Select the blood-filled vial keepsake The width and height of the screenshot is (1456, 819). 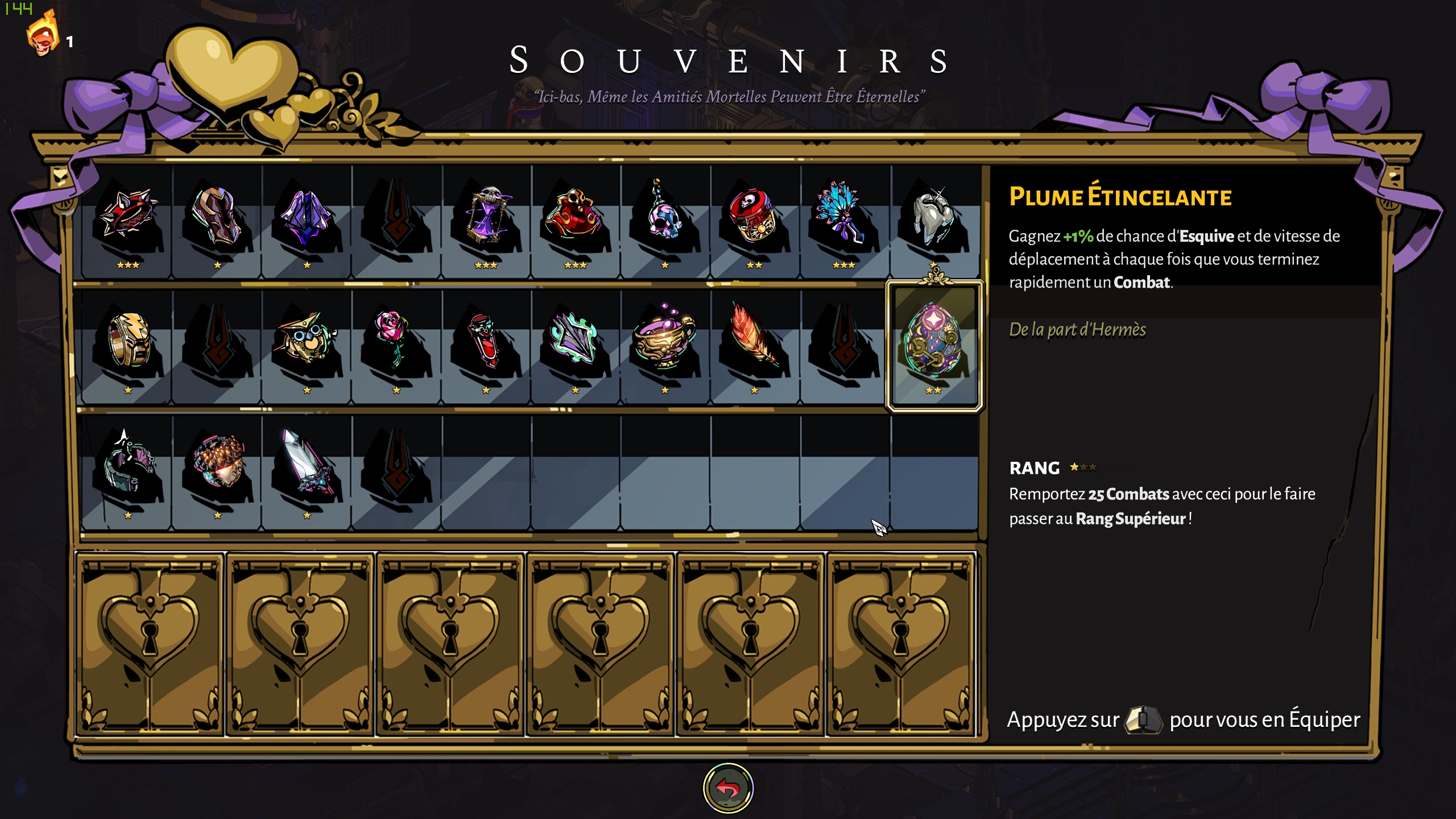[x=485, y=341]
